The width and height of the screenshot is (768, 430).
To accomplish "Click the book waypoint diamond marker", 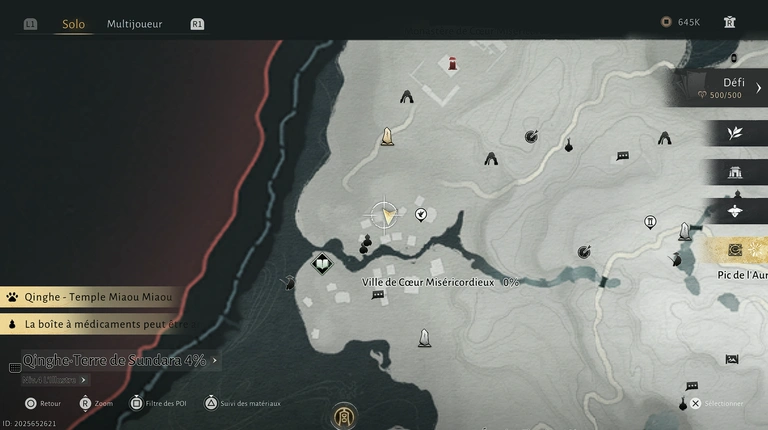I will [322, 264].
